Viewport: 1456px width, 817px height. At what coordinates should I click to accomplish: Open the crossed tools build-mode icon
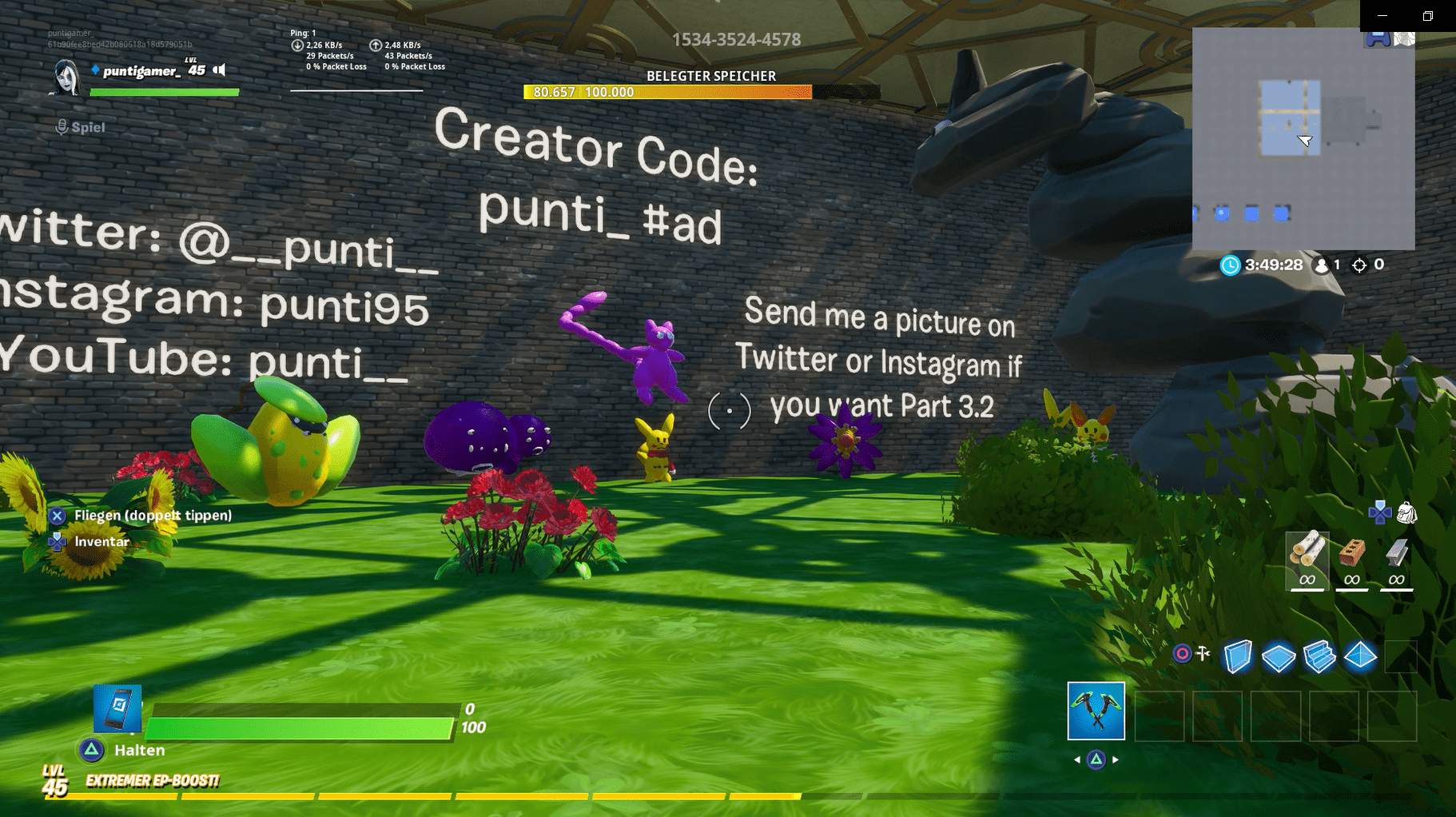[x=1203, y=654]
